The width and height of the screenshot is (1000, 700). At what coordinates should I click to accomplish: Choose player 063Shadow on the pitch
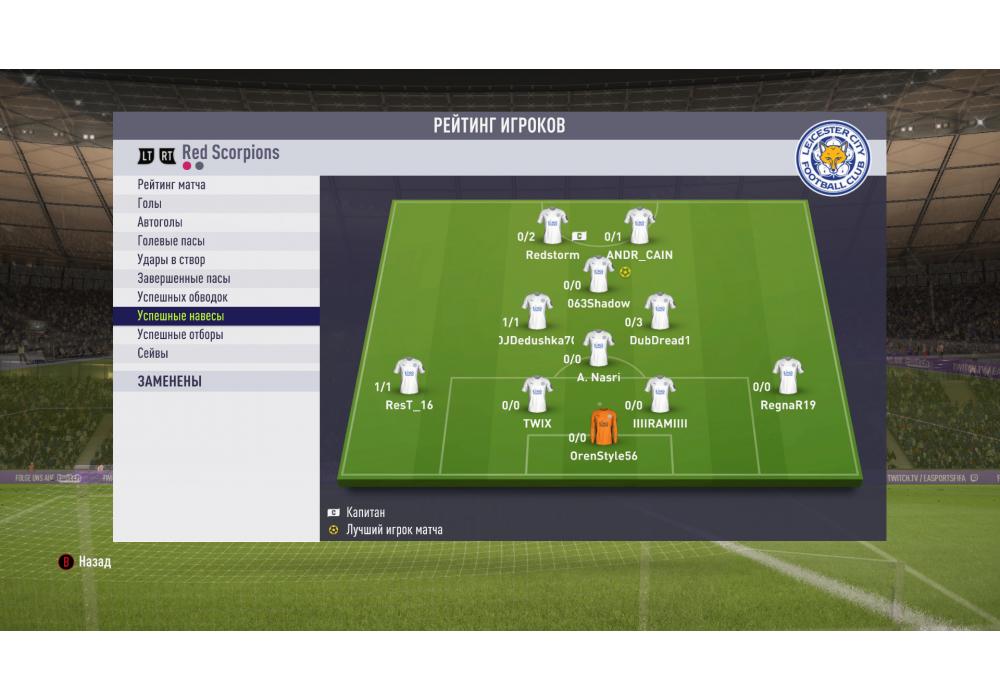click(x=598, y=273)
